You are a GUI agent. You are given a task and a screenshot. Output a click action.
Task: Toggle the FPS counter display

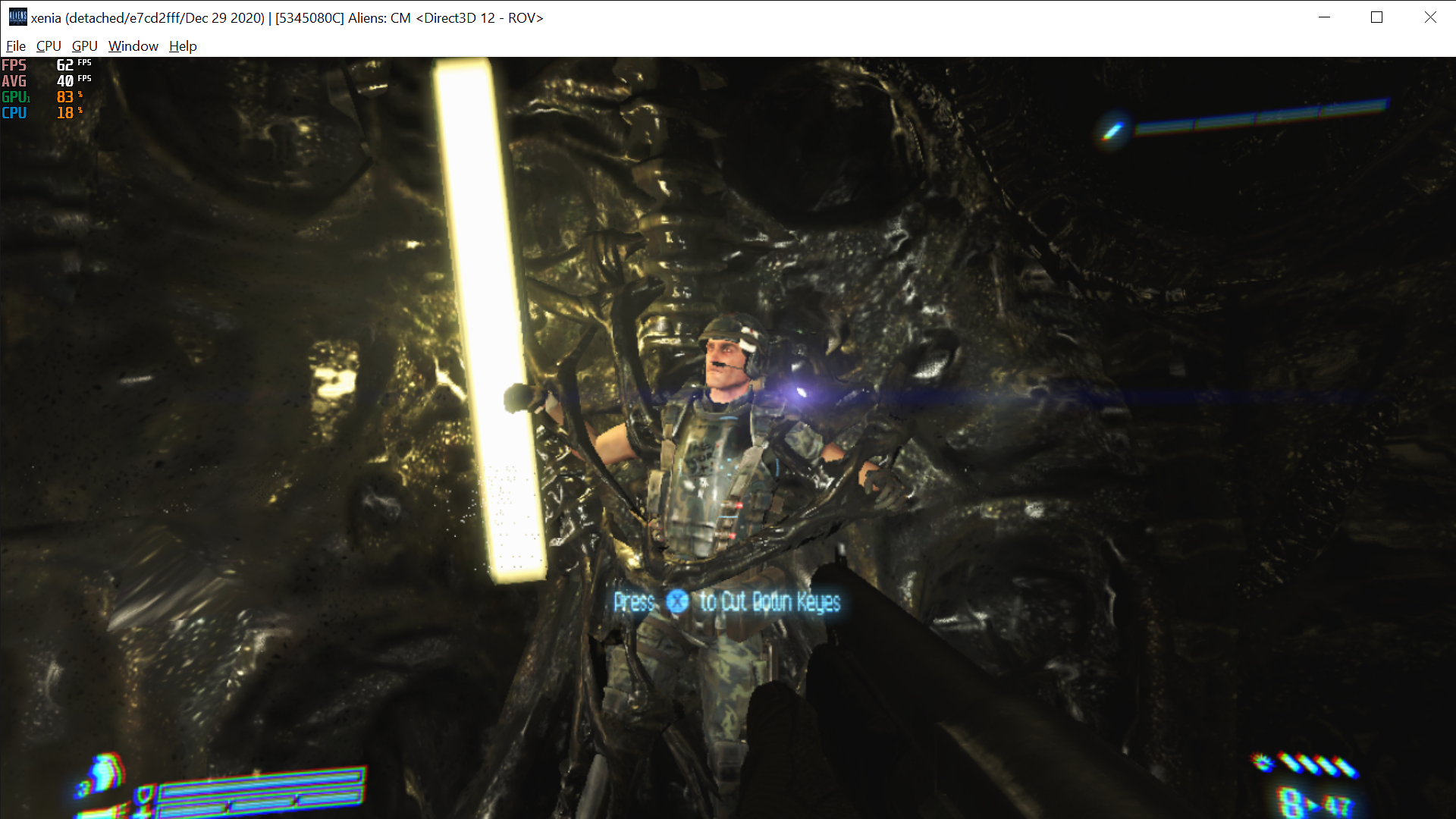(x=45, y=65)
